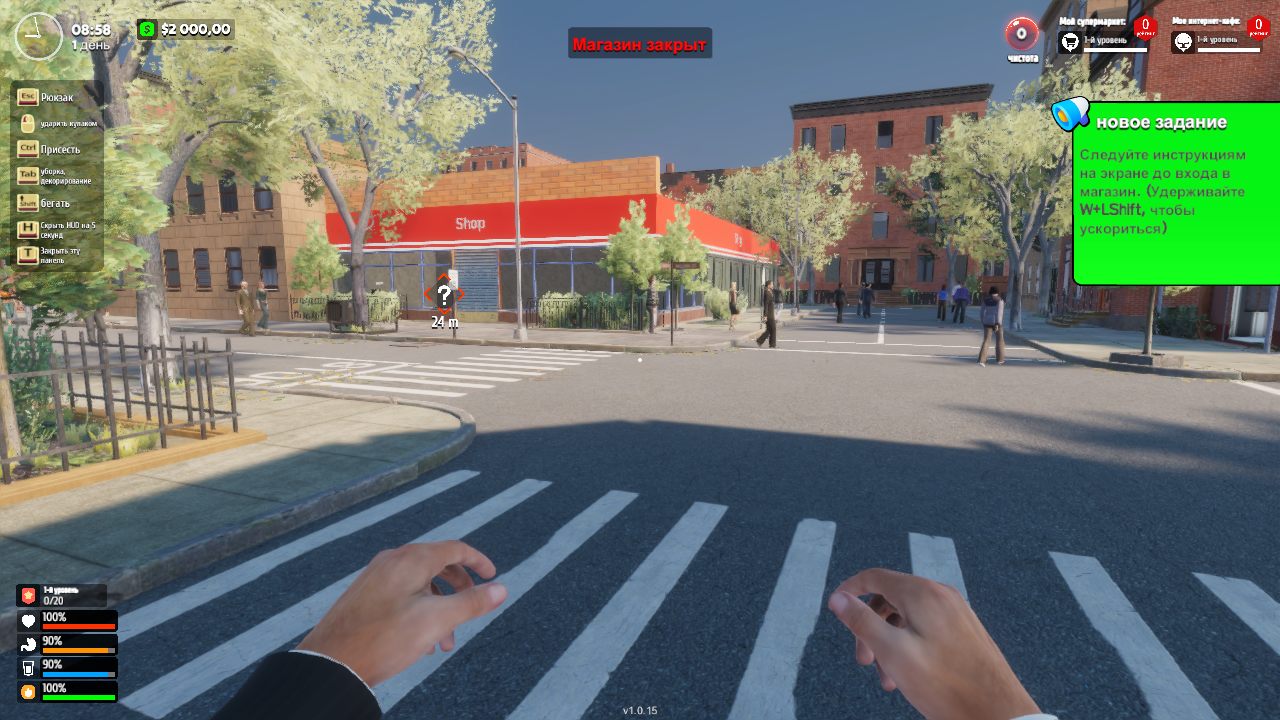
Task: Click the water glass thirst icon
Action: coord(28,668)
